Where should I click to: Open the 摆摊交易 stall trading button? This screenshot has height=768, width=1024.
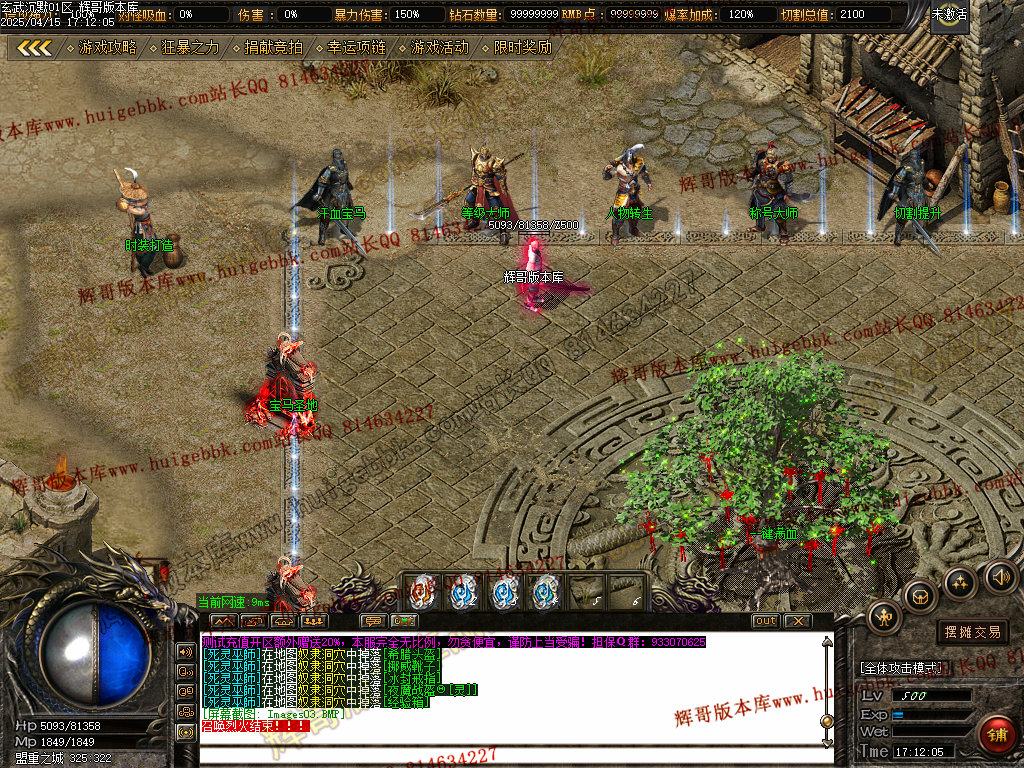point(972,632)
